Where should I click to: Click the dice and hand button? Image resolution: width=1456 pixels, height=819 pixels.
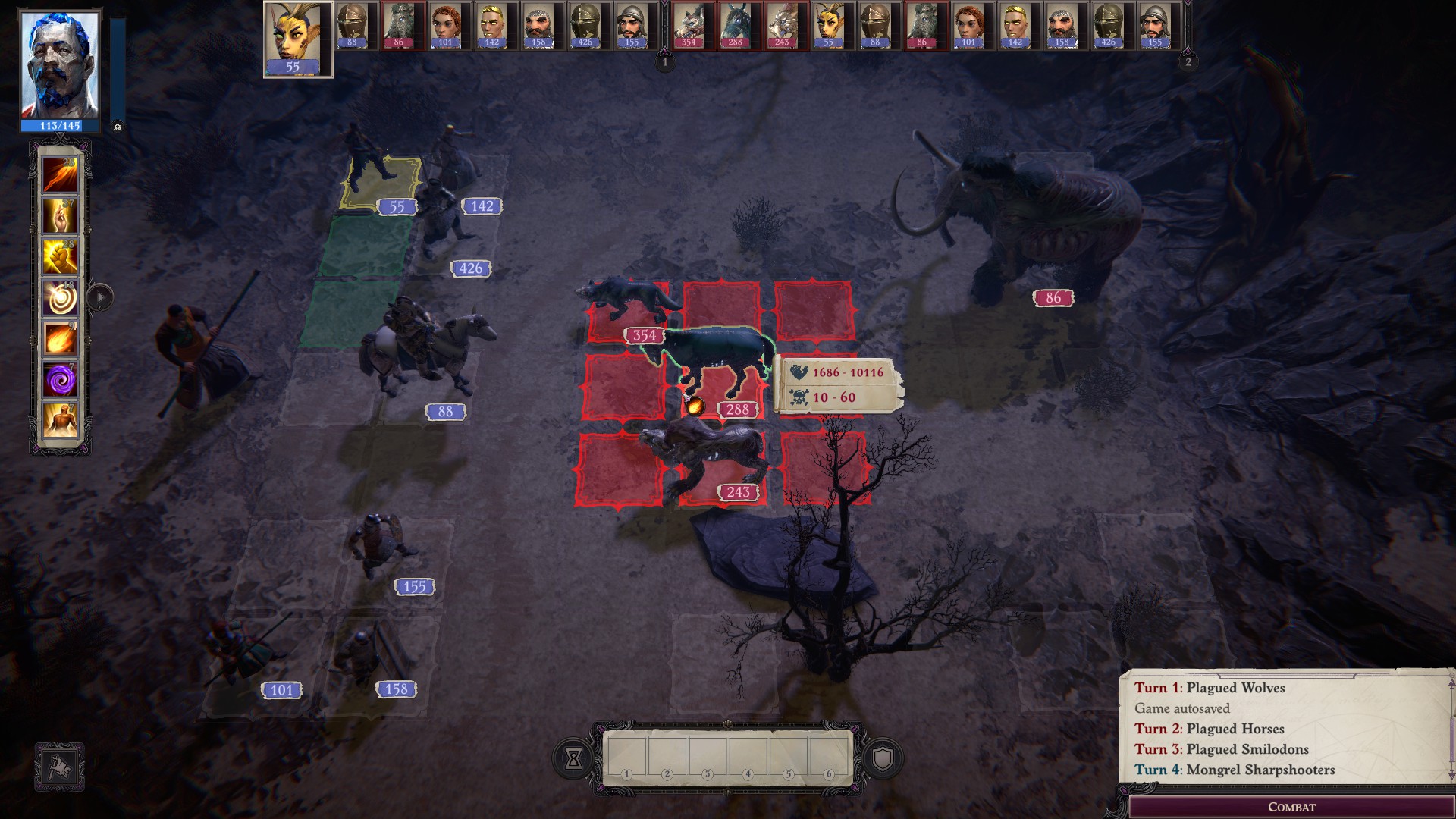point(59,767)
